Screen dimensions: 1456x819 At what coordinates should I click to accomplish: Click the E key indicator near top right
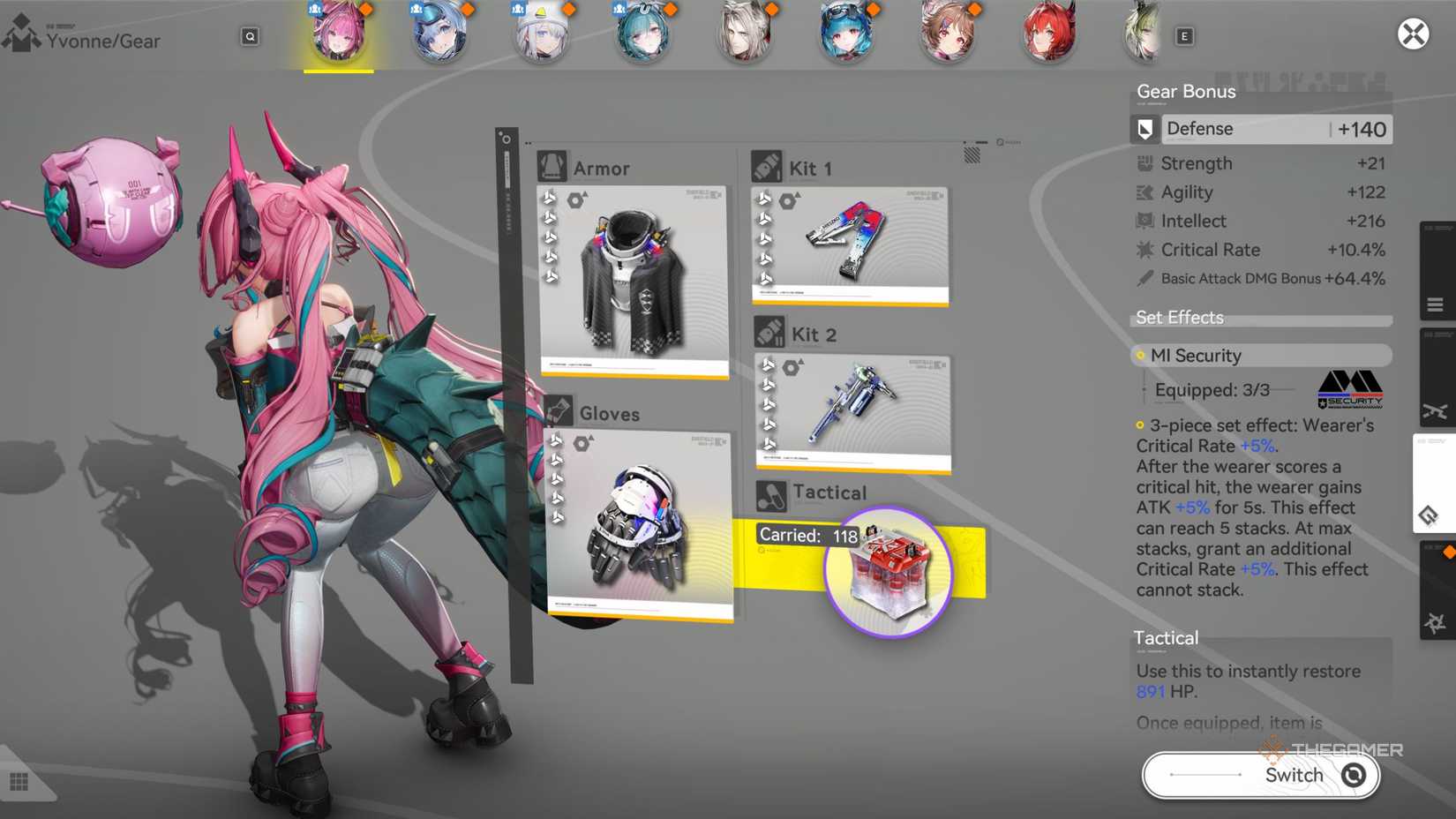[1184, 35]
